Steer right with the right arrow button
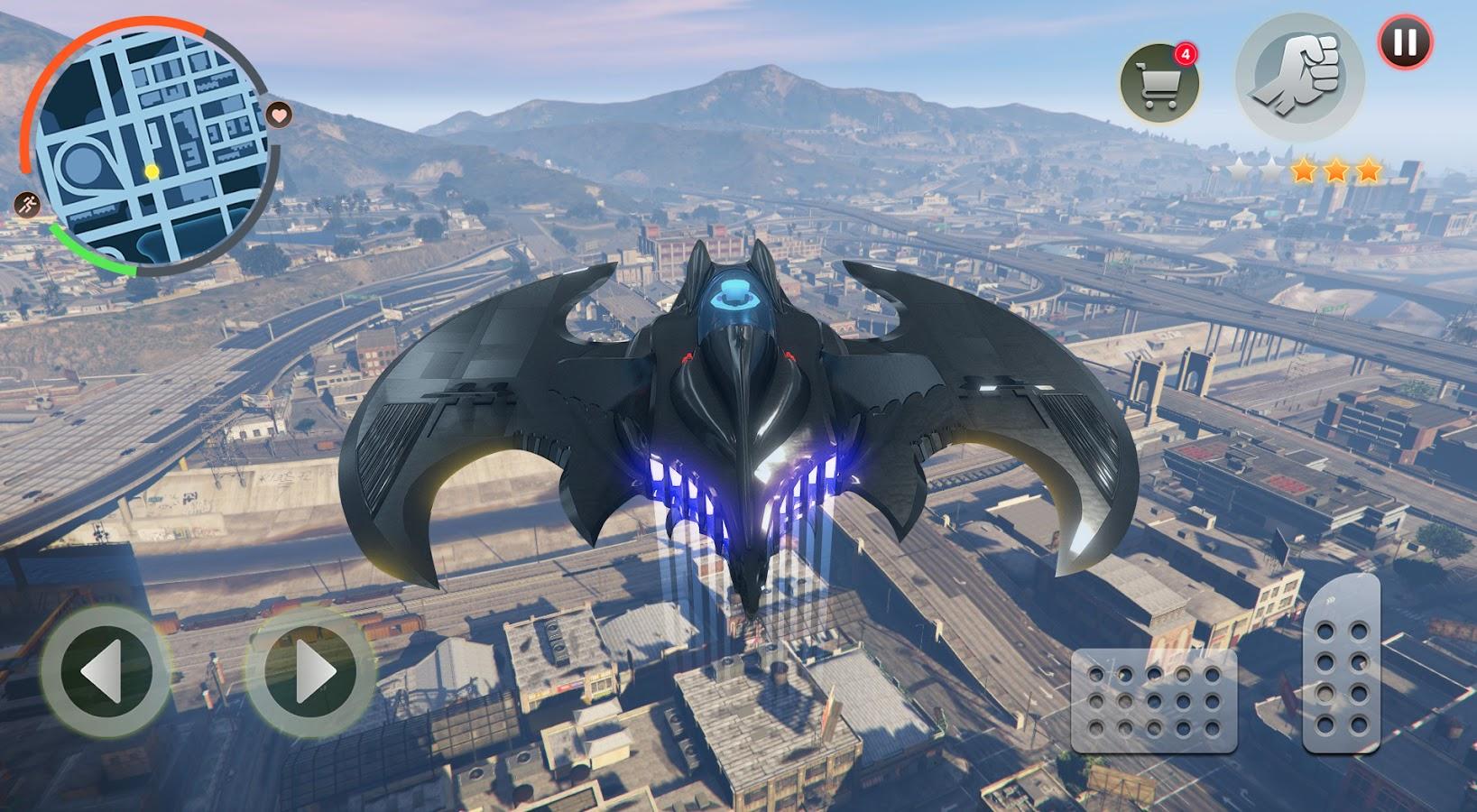This screenshot has width=1477, height=812. click(311, 672)
